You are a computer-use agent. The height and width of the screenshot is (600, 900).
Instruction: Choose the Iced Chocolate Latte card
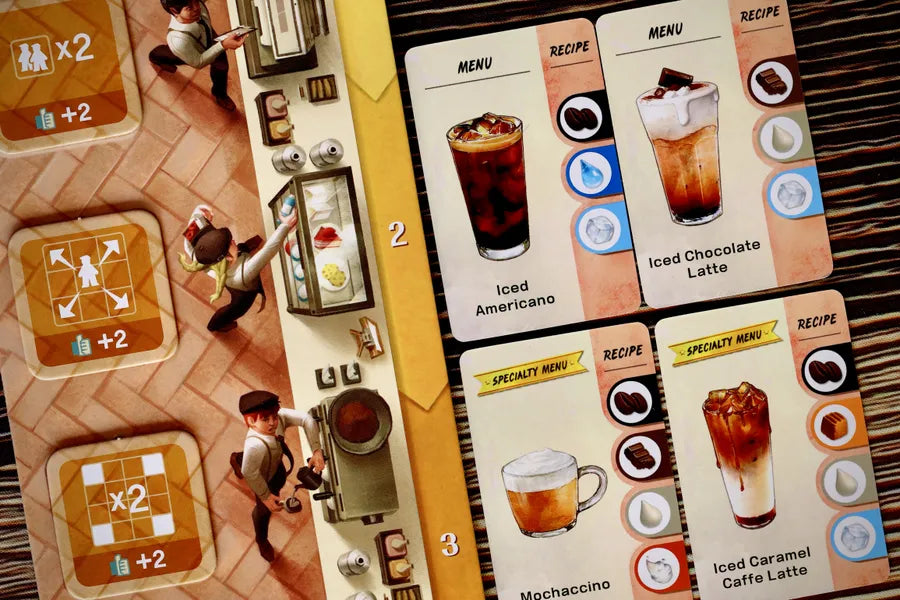click(705, 160)
